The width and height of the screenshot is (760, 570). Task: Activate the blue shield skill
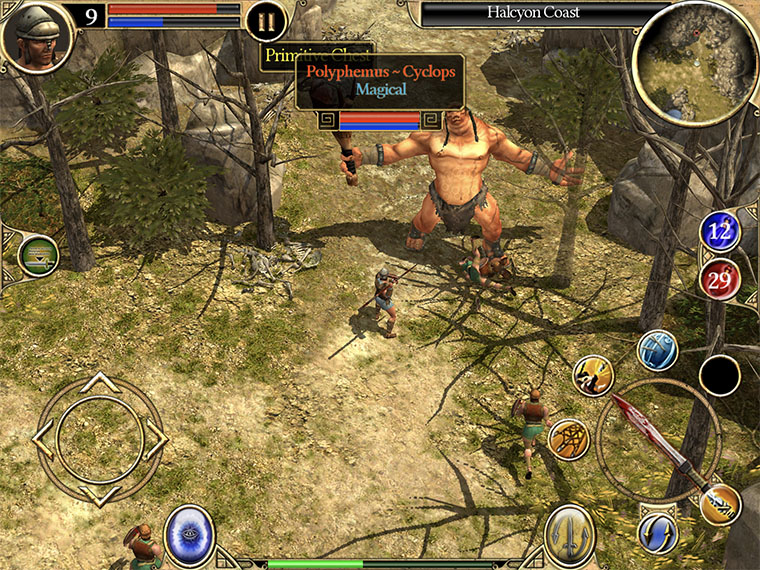[658, 350]
